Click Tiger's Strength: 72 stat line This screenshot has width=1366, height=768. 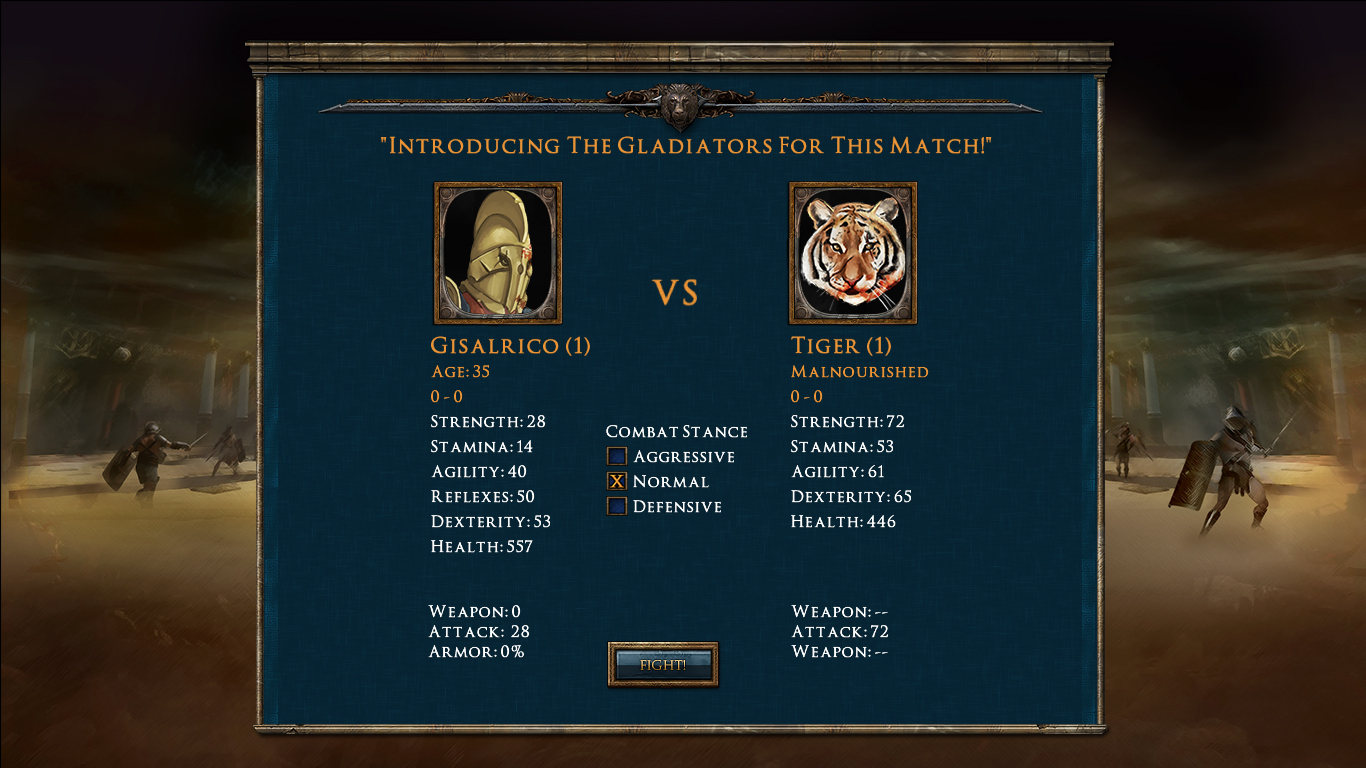pyautogui.click(x=845, y=422)
